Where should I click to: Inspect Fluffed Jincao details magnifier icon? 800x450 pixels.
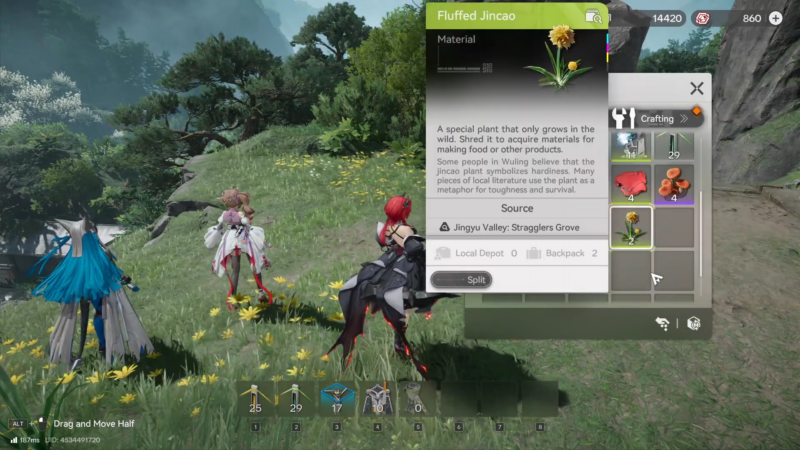coord(594,16)
